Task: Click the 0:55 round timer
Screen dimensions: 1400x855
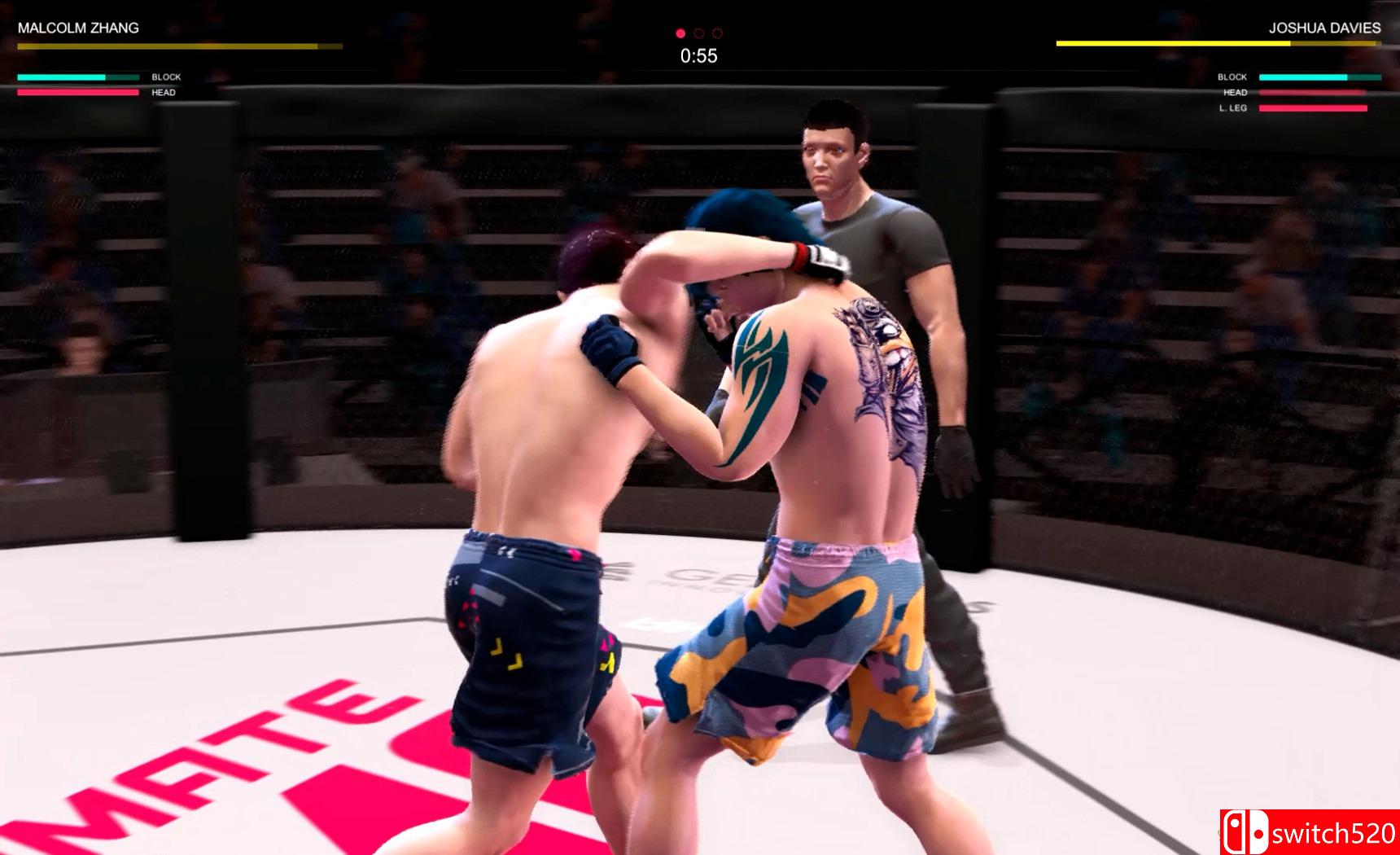Action: (x=698, y=55)
